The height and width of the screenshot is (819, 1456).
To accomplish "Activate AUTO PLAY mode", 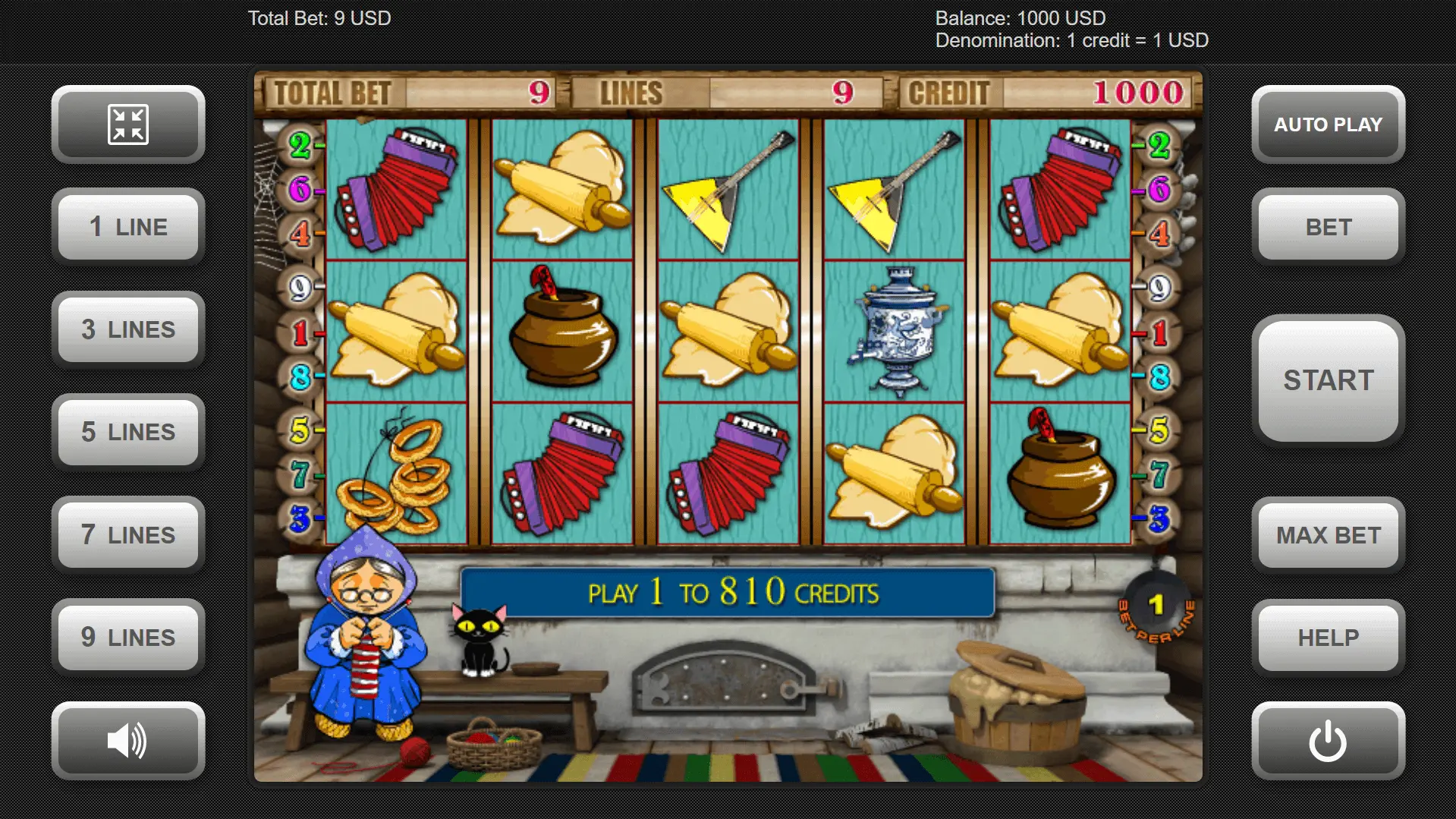I will click(x=1328, y=124).
